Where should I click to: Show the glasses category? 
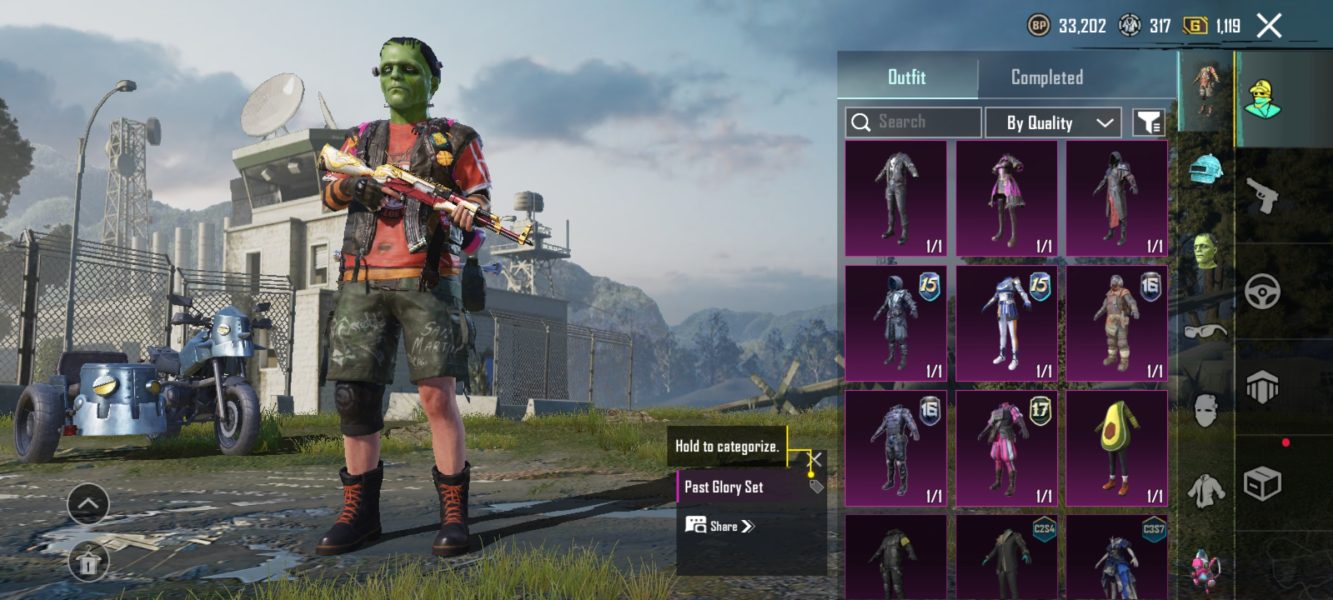tap(1206, 330)
